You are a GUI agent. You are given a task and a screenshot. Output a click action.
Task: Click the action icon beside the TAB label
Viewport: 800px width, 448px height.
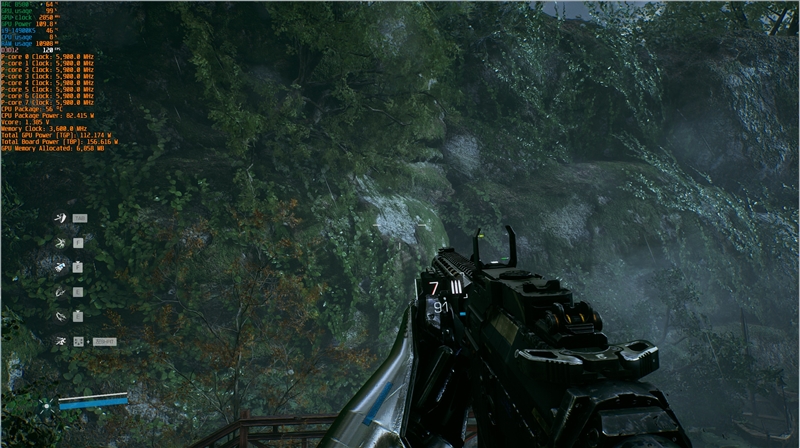[x=59, y=217]
